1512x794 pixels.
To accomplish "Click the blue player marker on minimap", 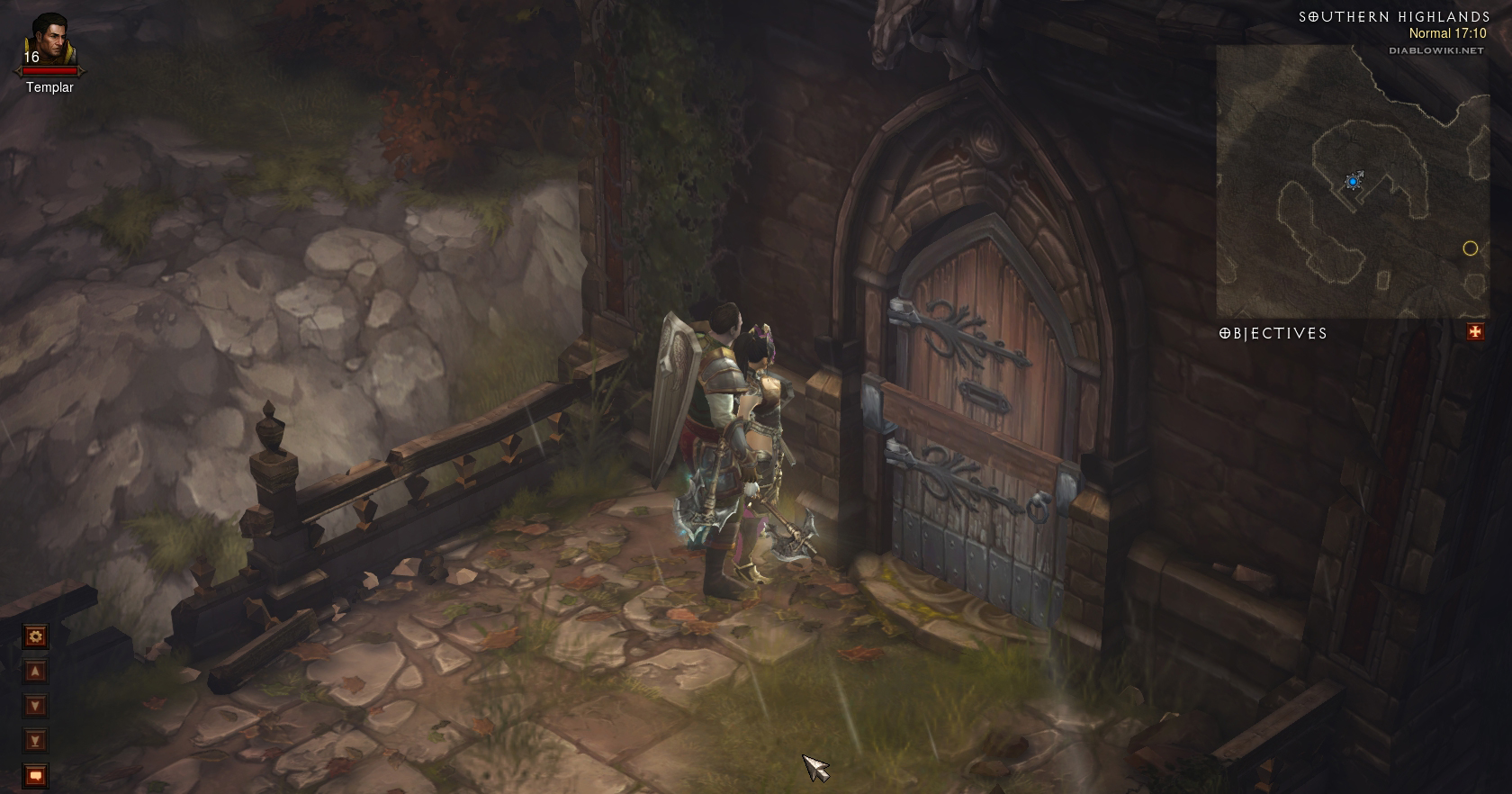I will [x=1352, y=182].
